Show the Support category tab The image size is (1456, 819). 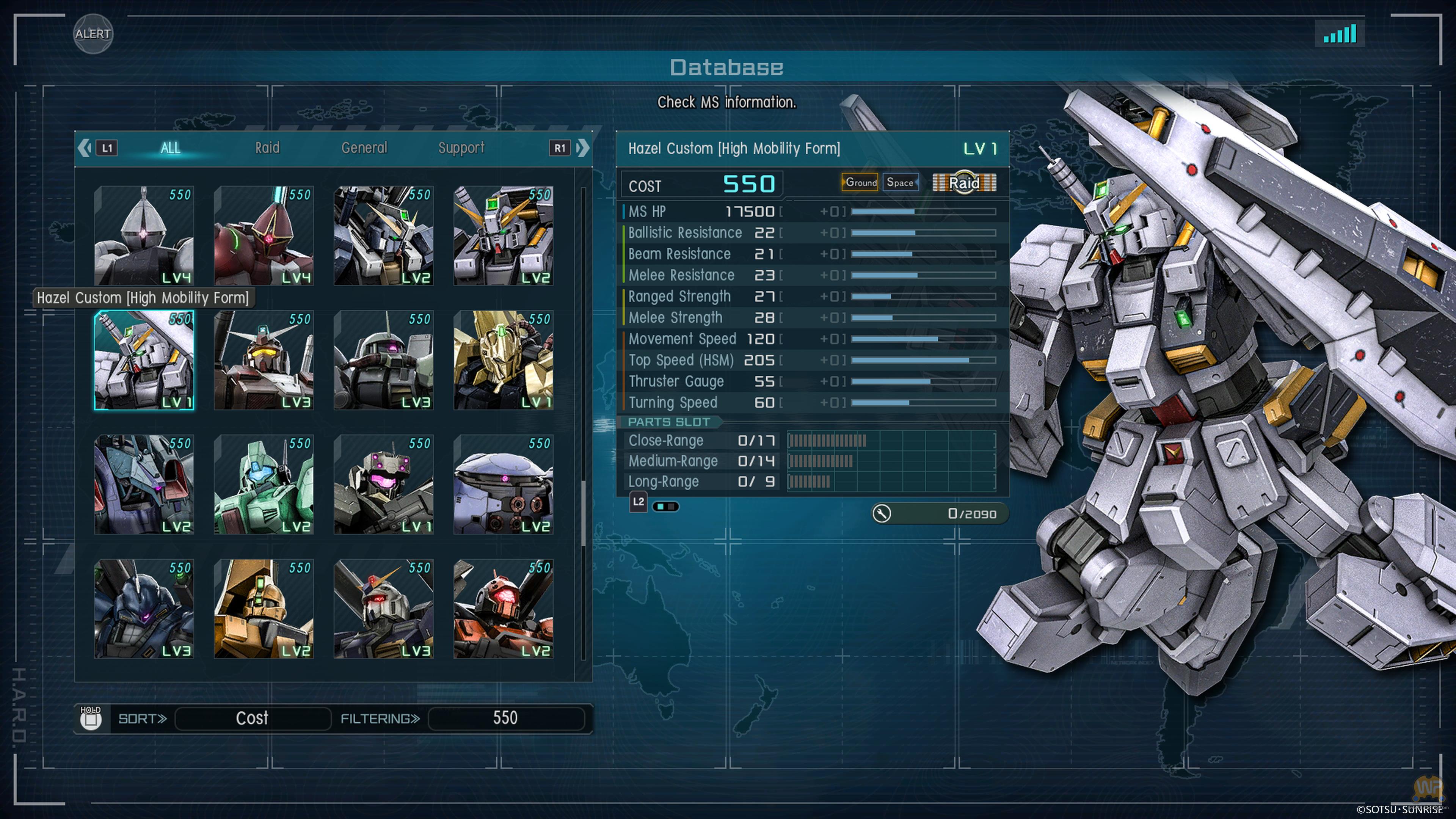click(x=461, y=148)
